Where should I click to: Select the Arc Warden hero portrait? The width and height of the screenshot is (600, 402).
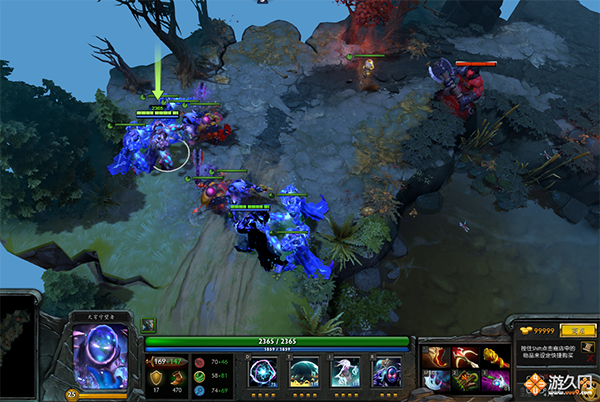101,350
